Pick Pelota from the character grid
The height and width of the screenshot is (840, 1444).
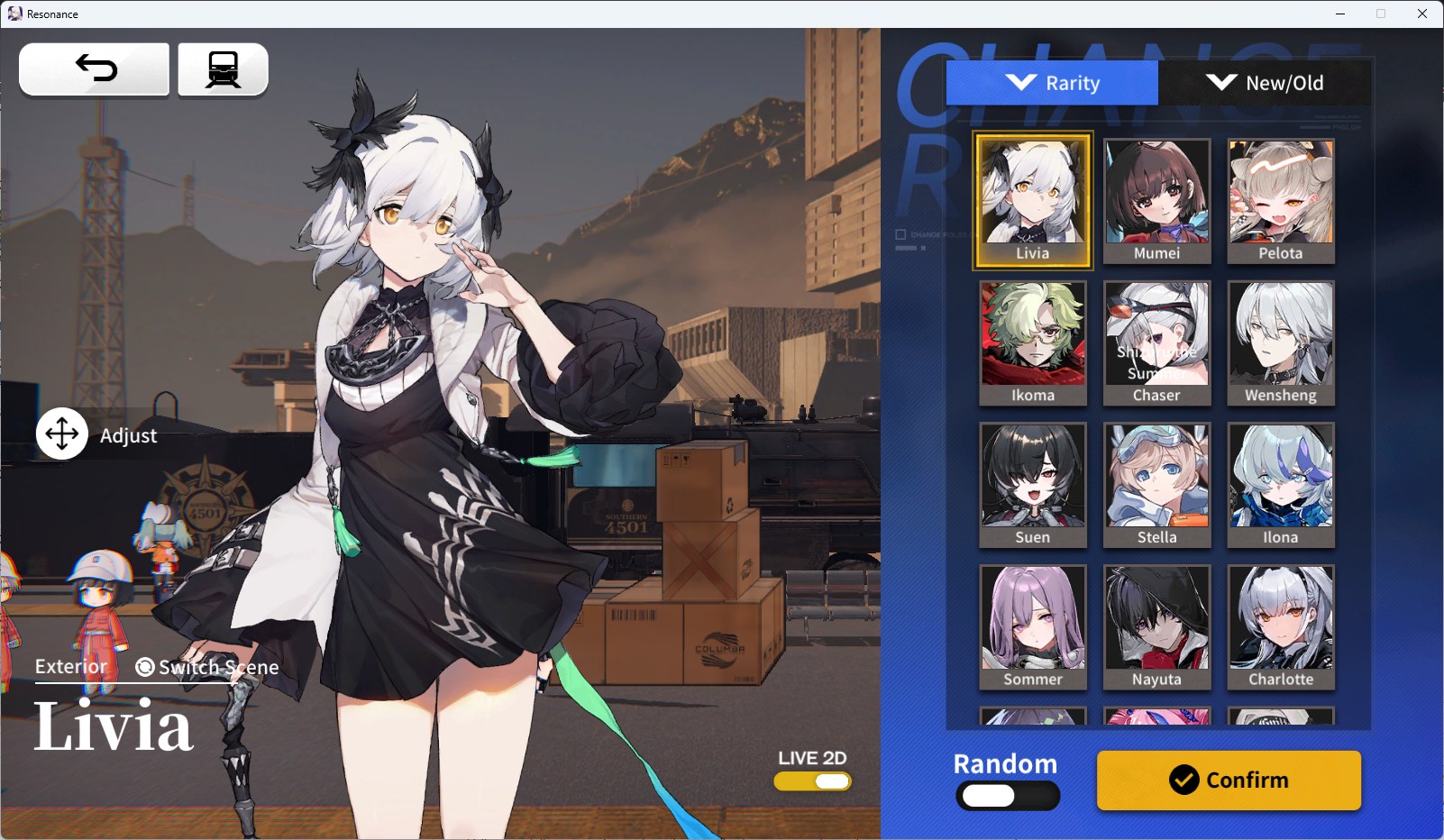click(x=1281, y=200)
